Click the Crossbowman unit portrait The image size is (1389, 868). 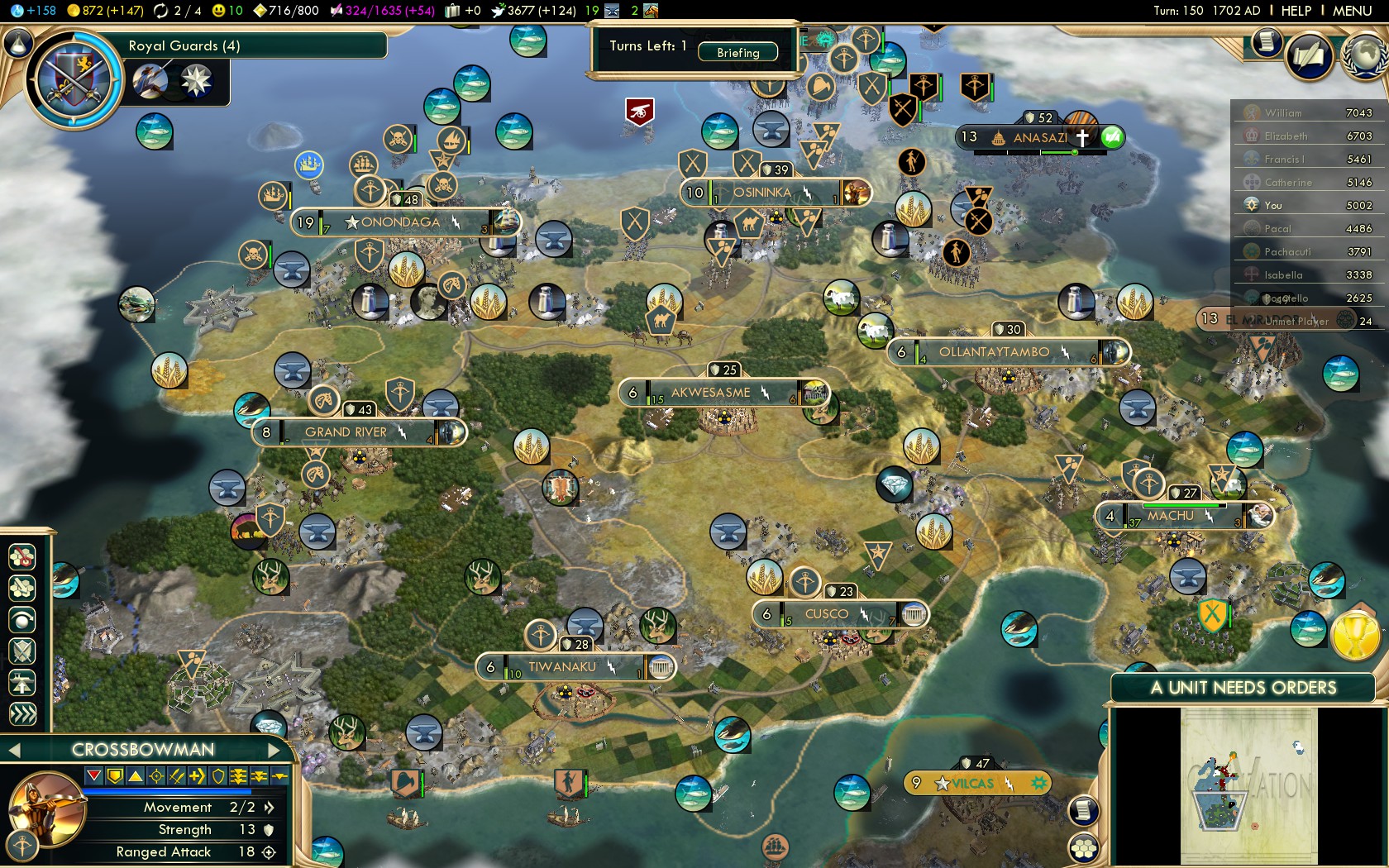click(46, 808)
